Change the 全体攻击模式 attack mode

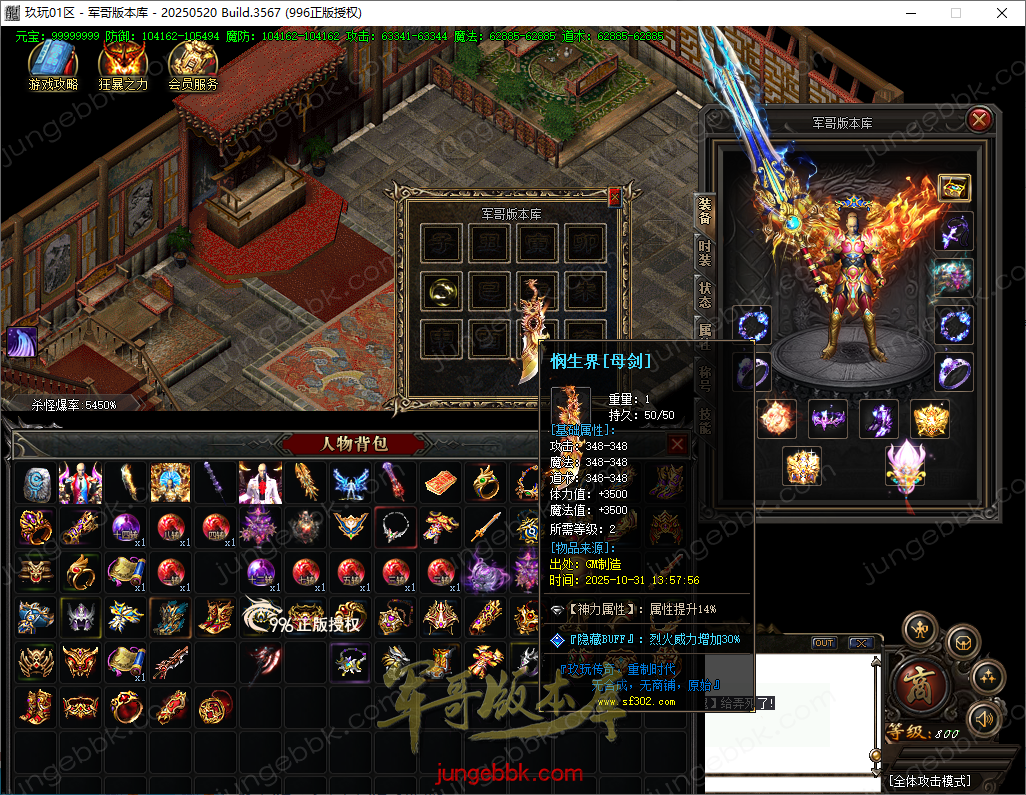tap(930, 781)
